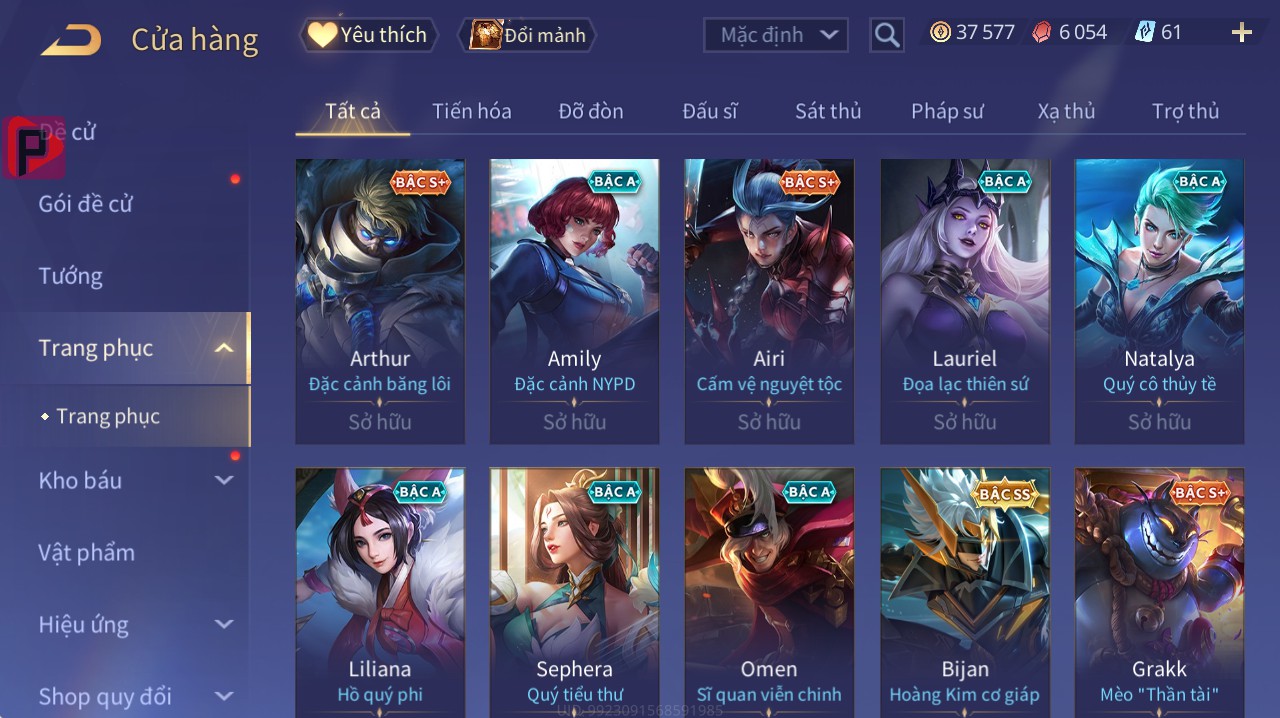Switch to the Đỡ đòn tab

(591, 111)
